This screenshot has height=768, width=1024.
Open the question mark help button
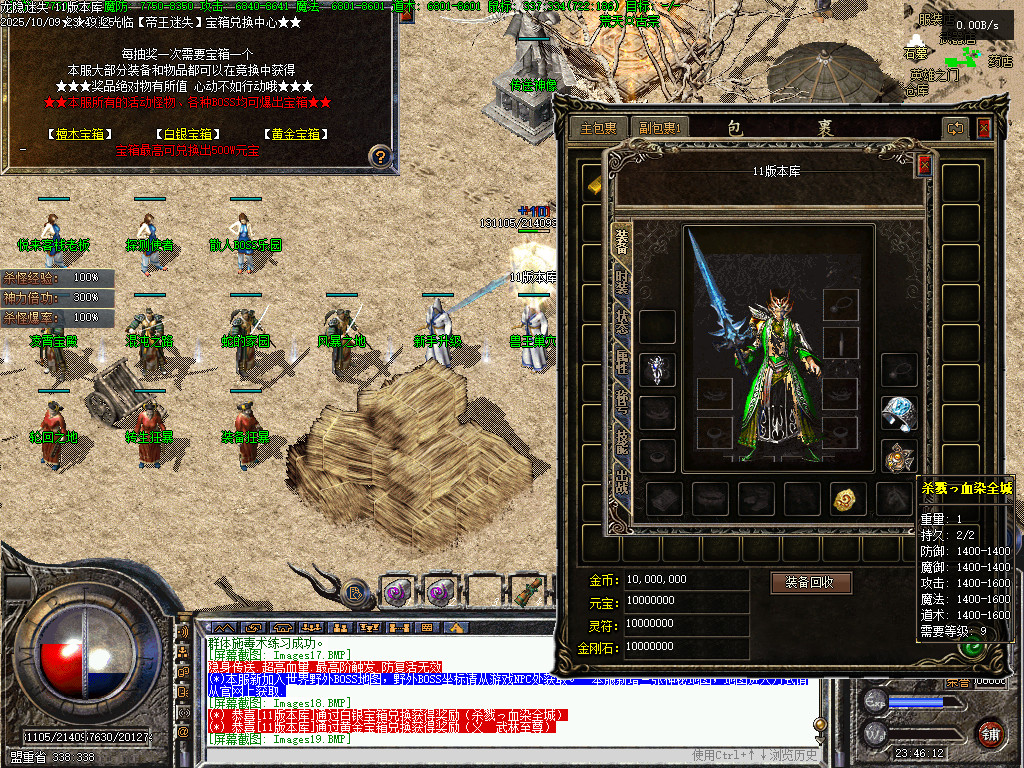click(x=379, y=156)
